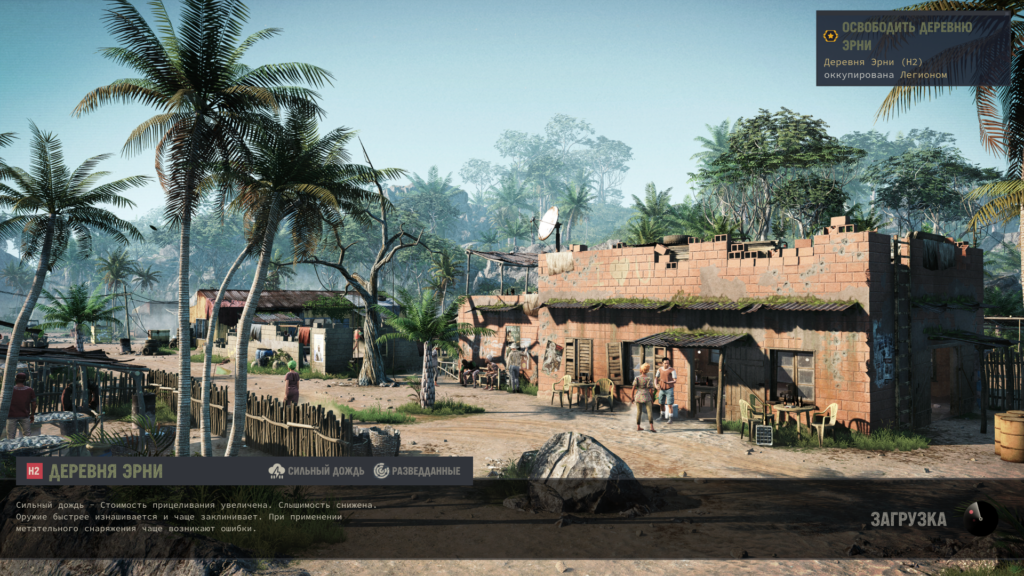
Task: Select the 'Сильный дождь' weather icon
Action: pyautogui.click(x=277, y=471)
